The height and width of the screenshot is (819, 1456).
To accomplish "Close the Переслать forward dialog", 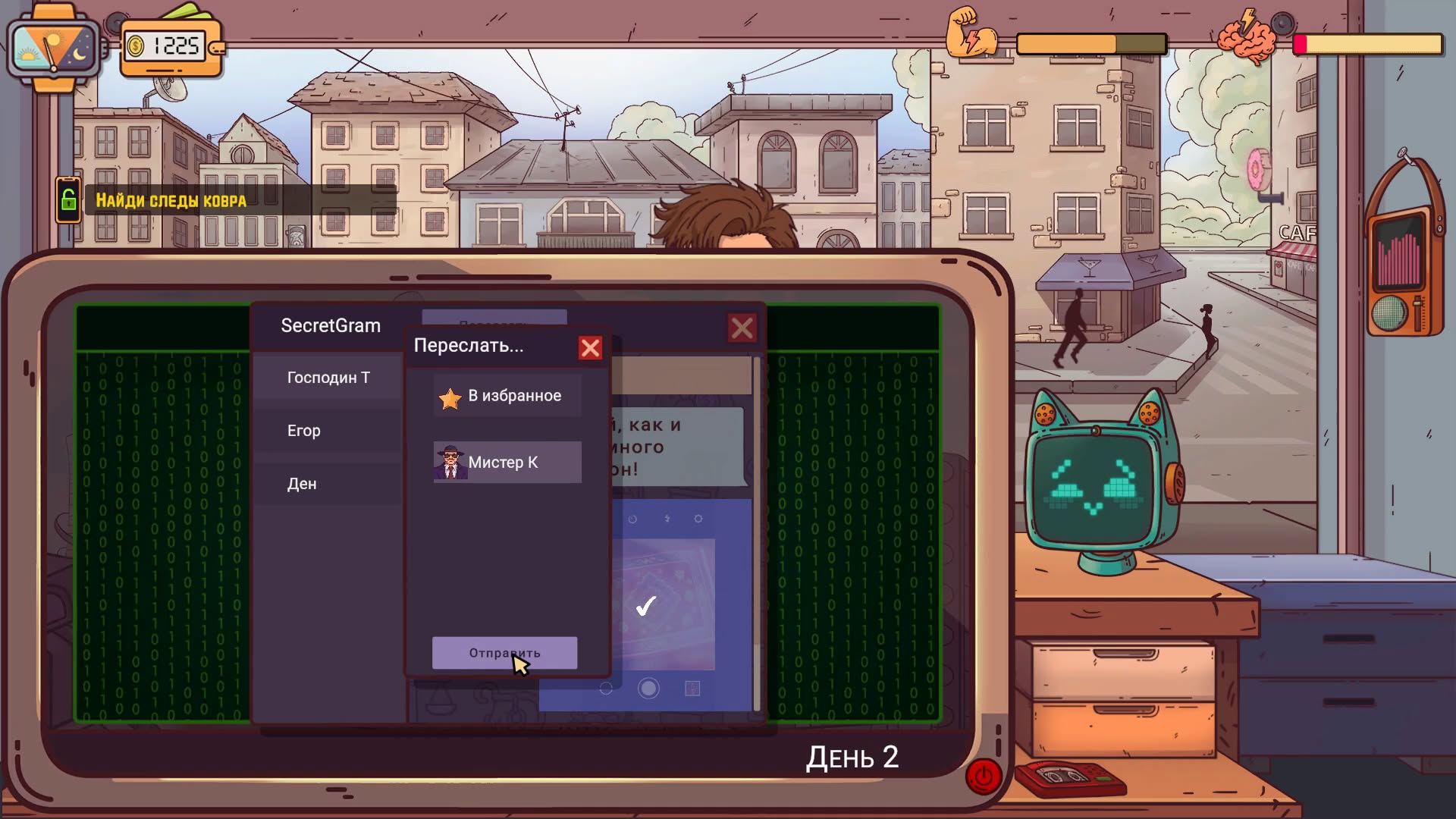I will [x=590, y=348].
